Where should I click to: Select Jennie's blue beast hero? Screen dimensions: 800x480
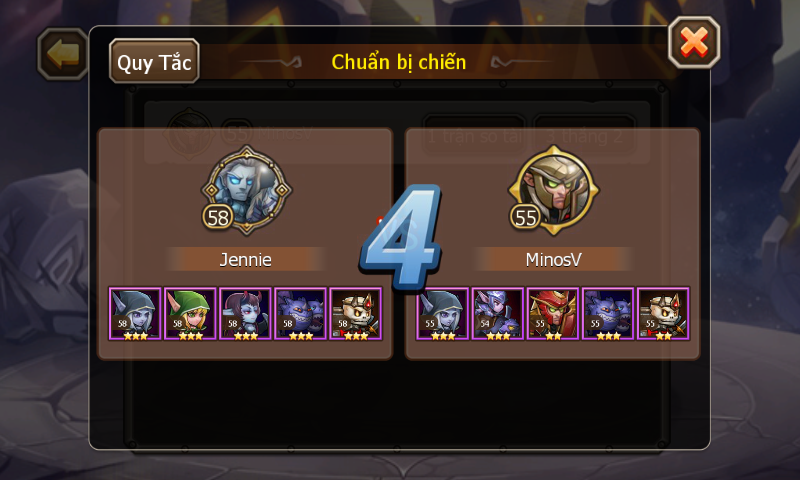point(300,313)
